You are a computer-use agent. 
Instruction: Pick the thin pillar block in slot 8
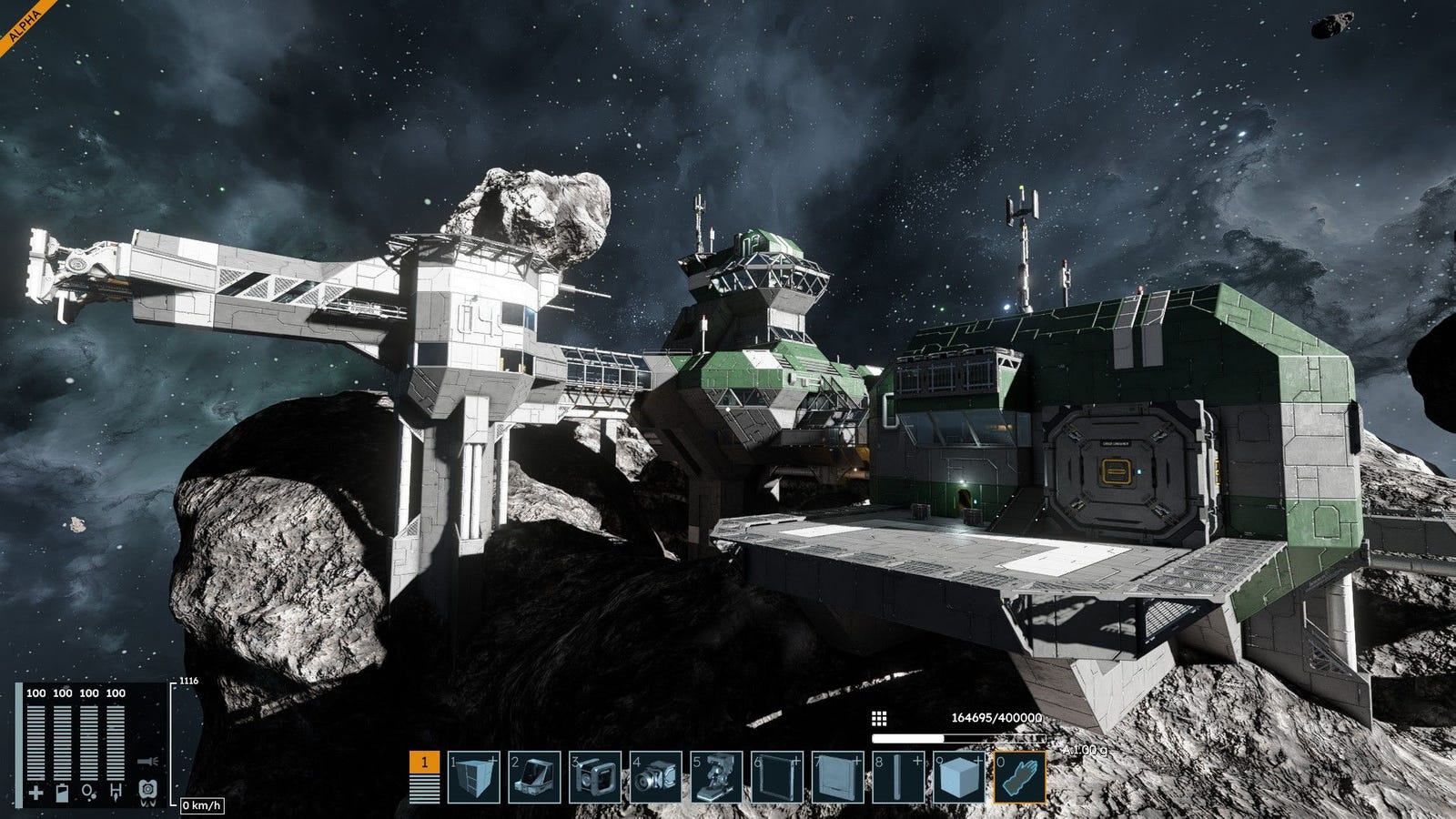click(x=897, y=777)
